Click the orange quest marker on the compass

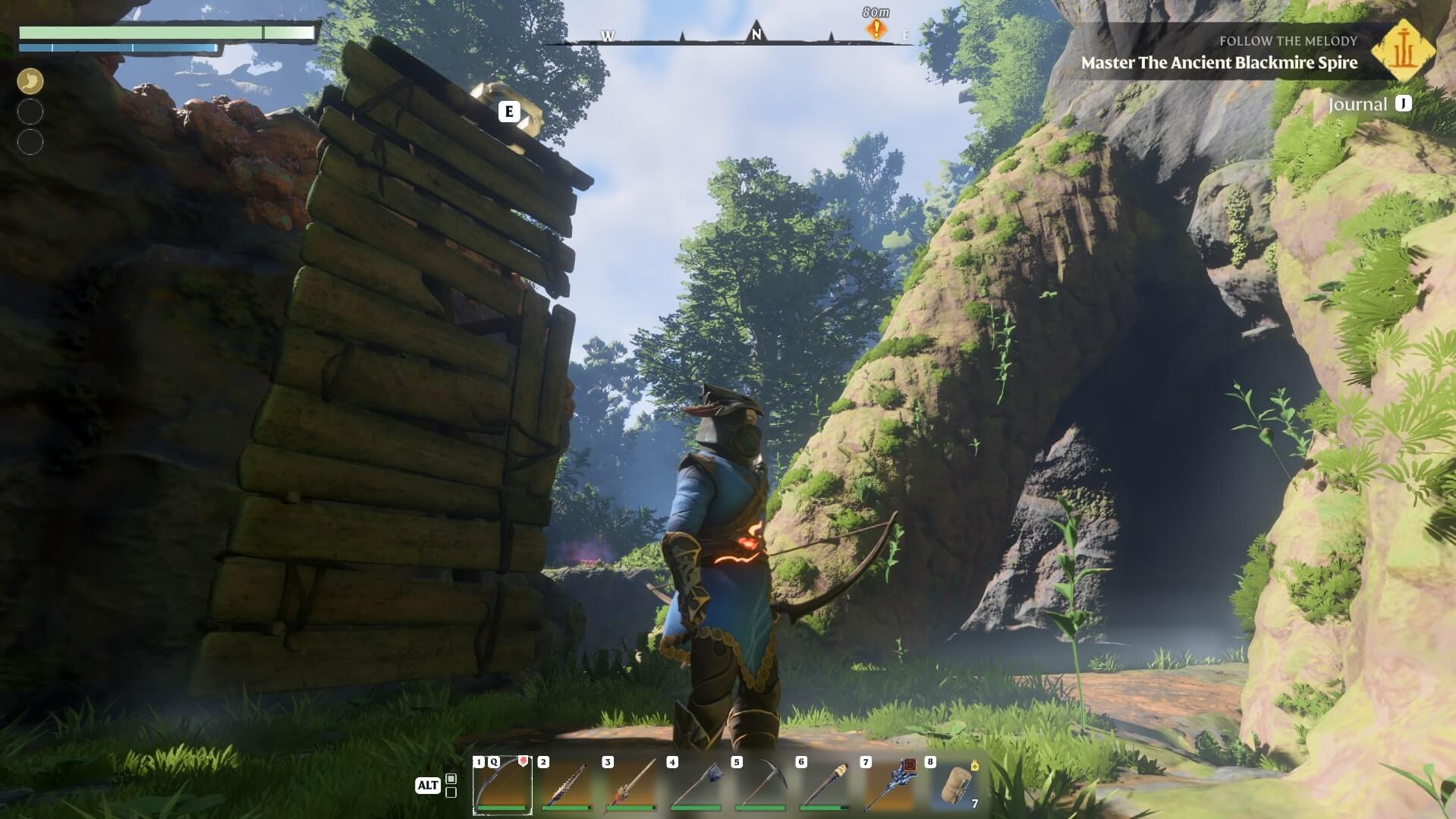(x=876, y=30)
